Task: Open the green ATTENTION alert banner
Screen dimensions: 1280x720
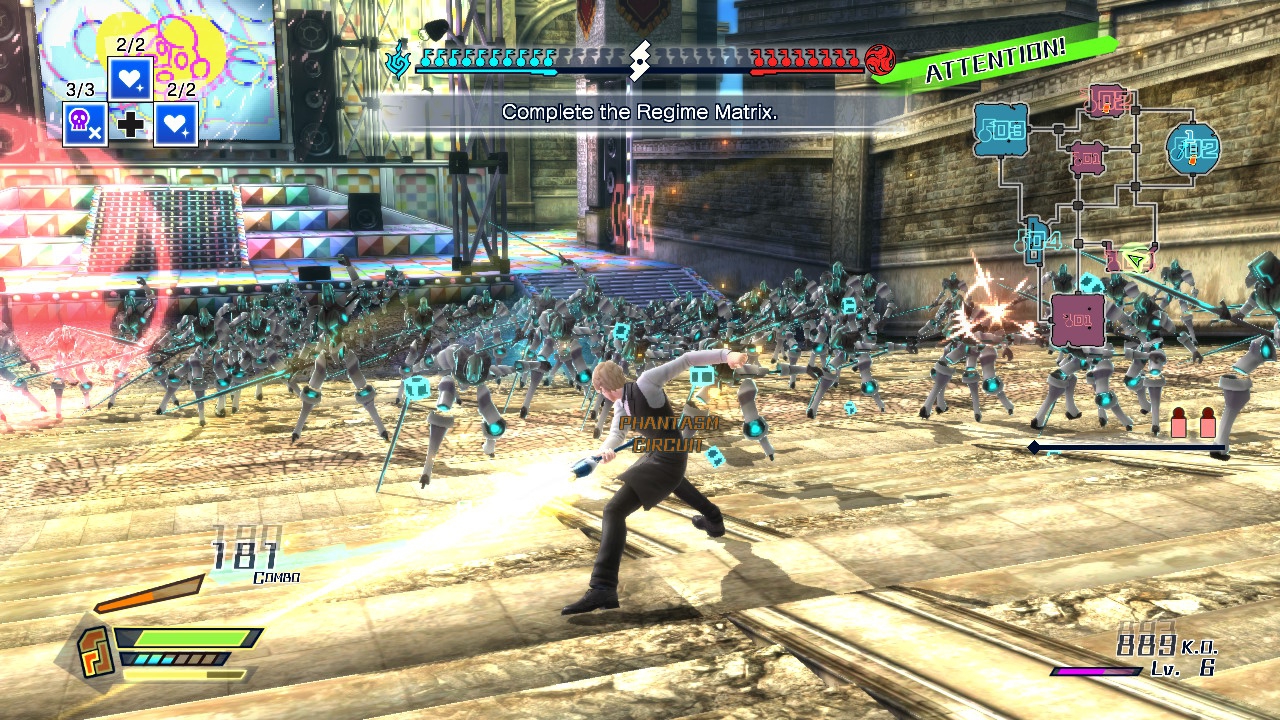Action: coord(995,59)
